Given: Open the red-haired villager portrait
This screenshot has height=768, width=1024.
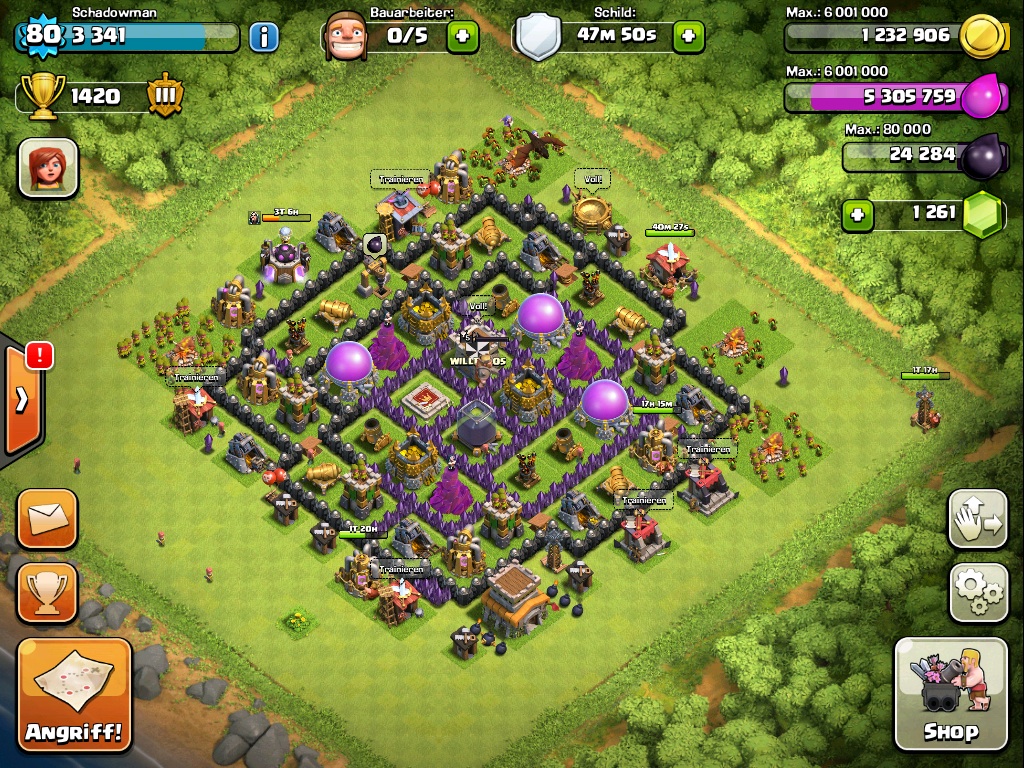Looking at the screenshot, I should point(47,167).
